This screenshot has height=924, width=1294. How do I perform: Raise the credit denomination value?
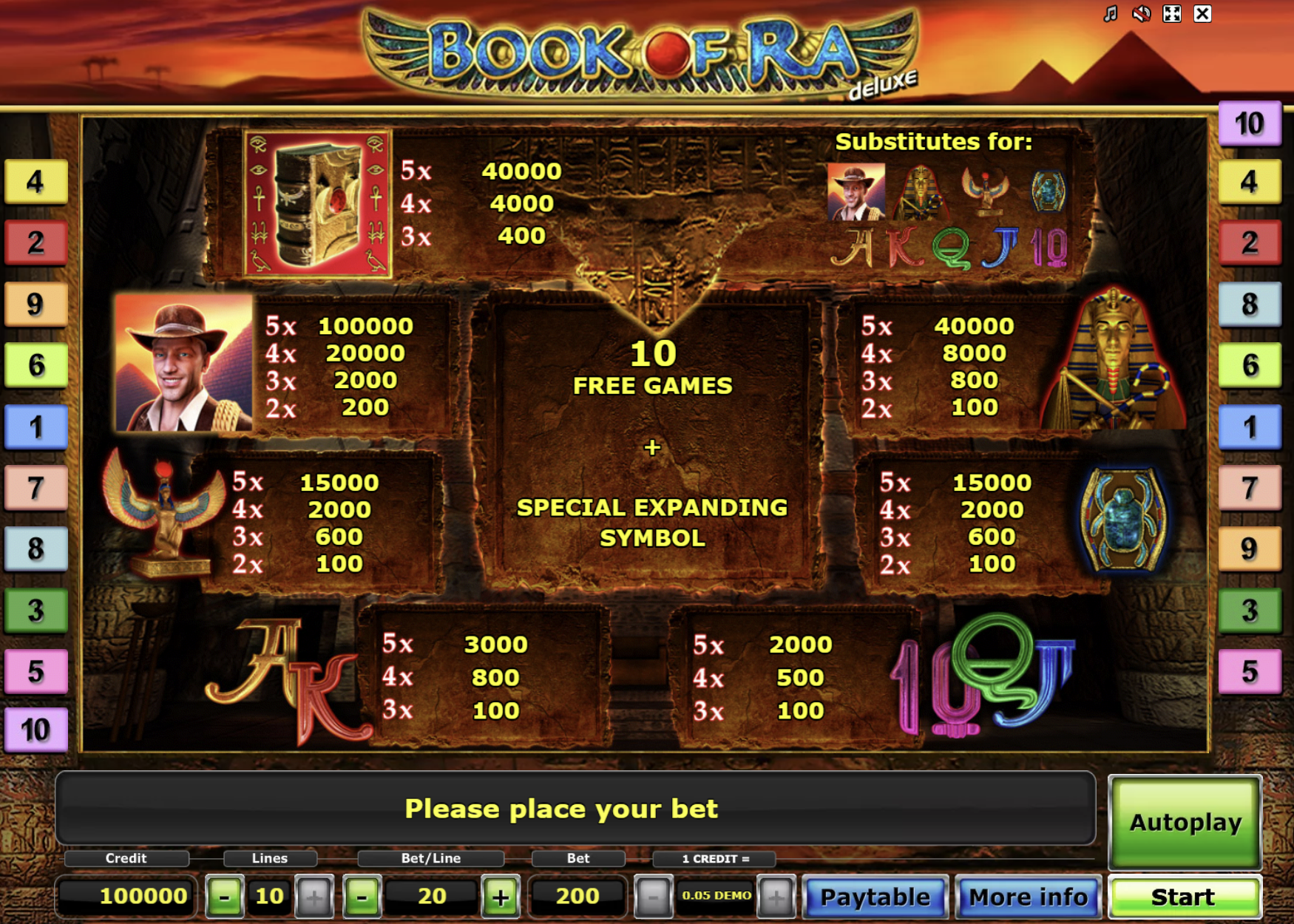coord(776,896)
